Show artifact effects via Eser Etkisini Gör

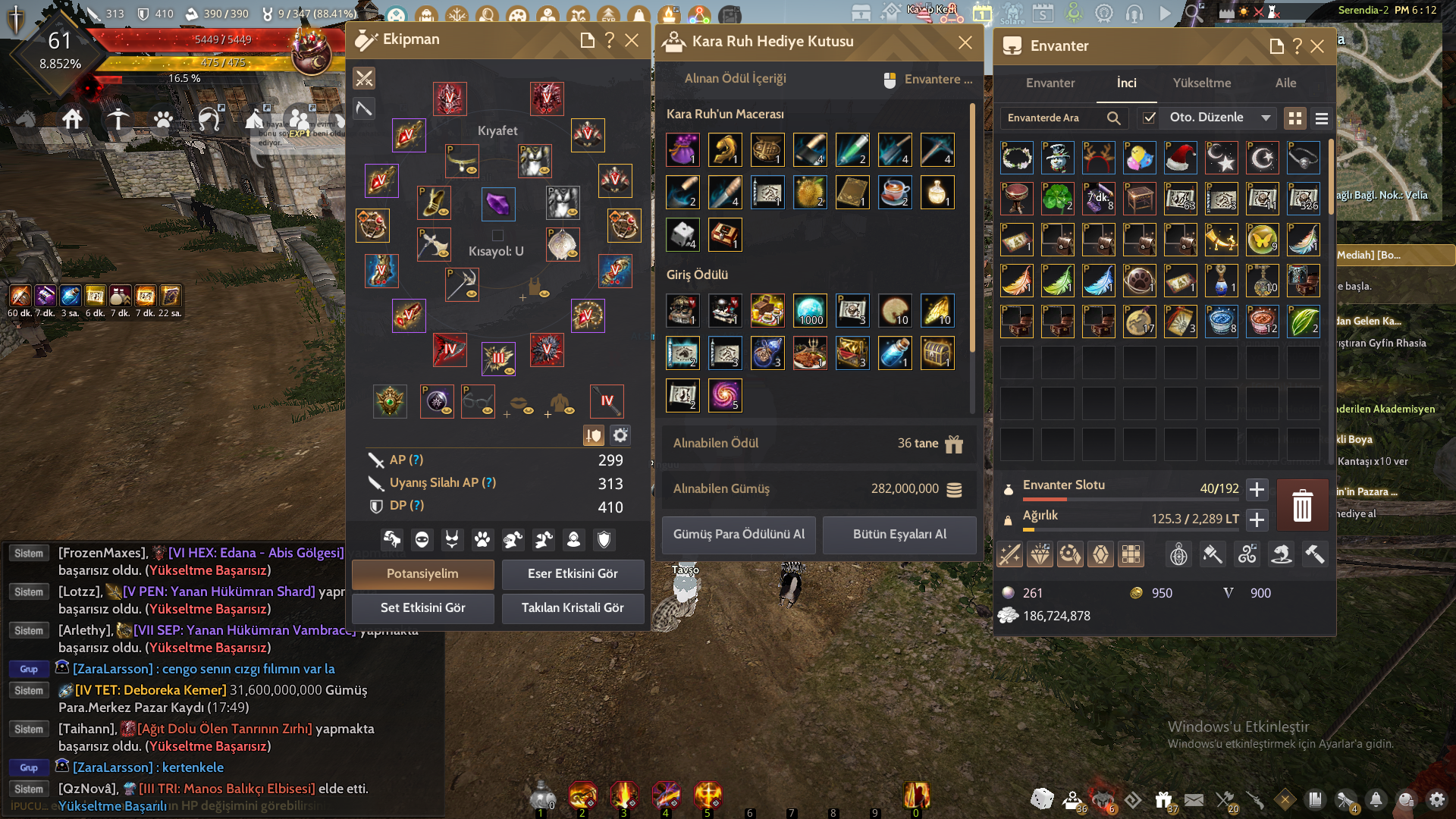click(573, 574)
